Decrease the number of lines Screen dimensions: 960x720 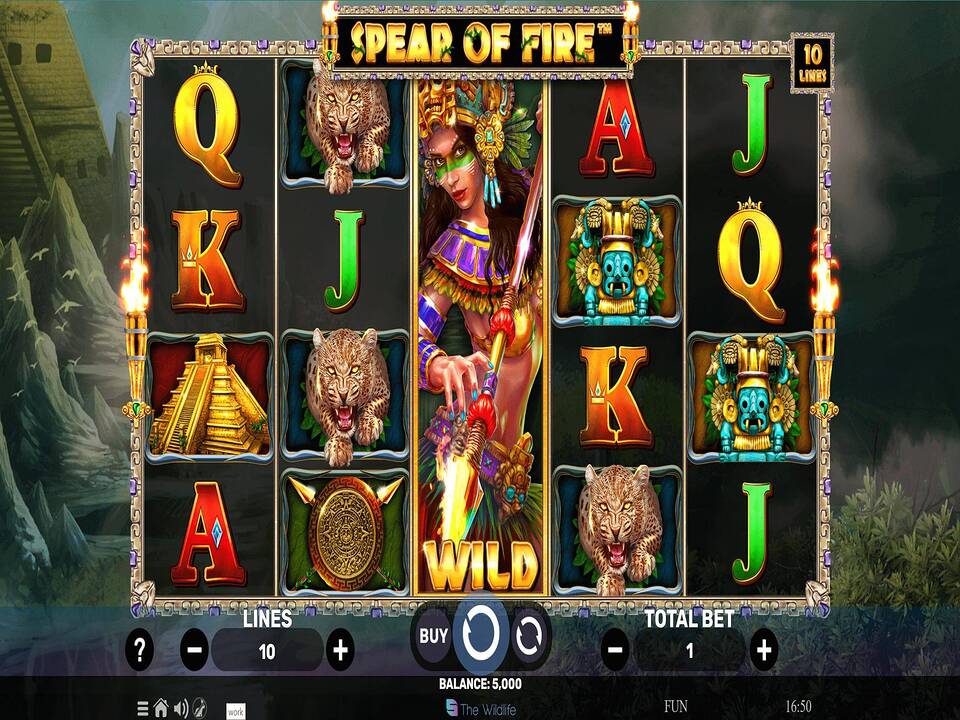(195, 651)
